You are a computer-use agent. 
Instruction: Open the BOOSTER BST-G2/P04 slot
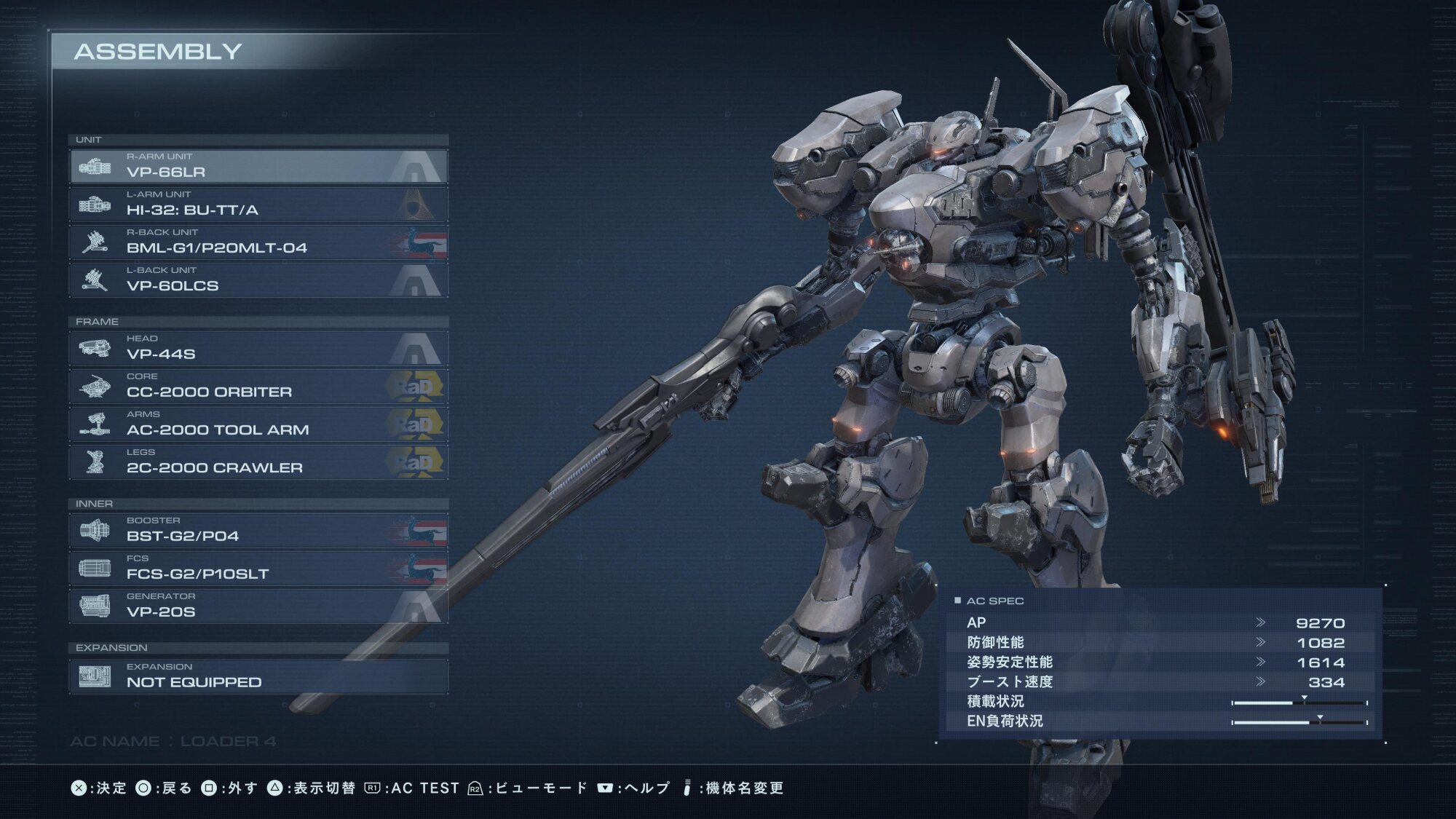click(x=258, y=531)
